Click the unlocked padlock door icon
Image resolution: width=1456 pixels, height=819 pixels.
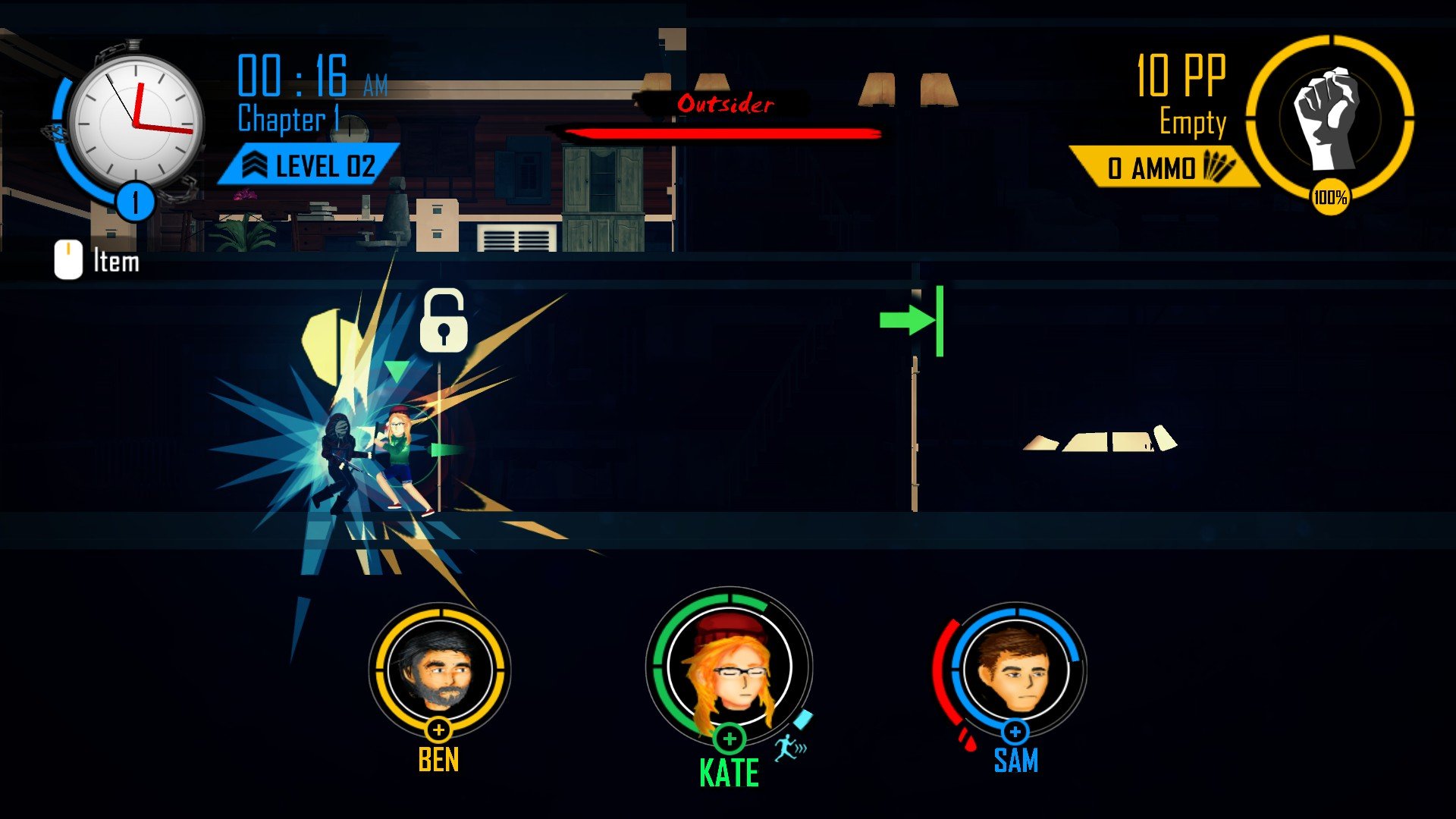click(444, 321)
